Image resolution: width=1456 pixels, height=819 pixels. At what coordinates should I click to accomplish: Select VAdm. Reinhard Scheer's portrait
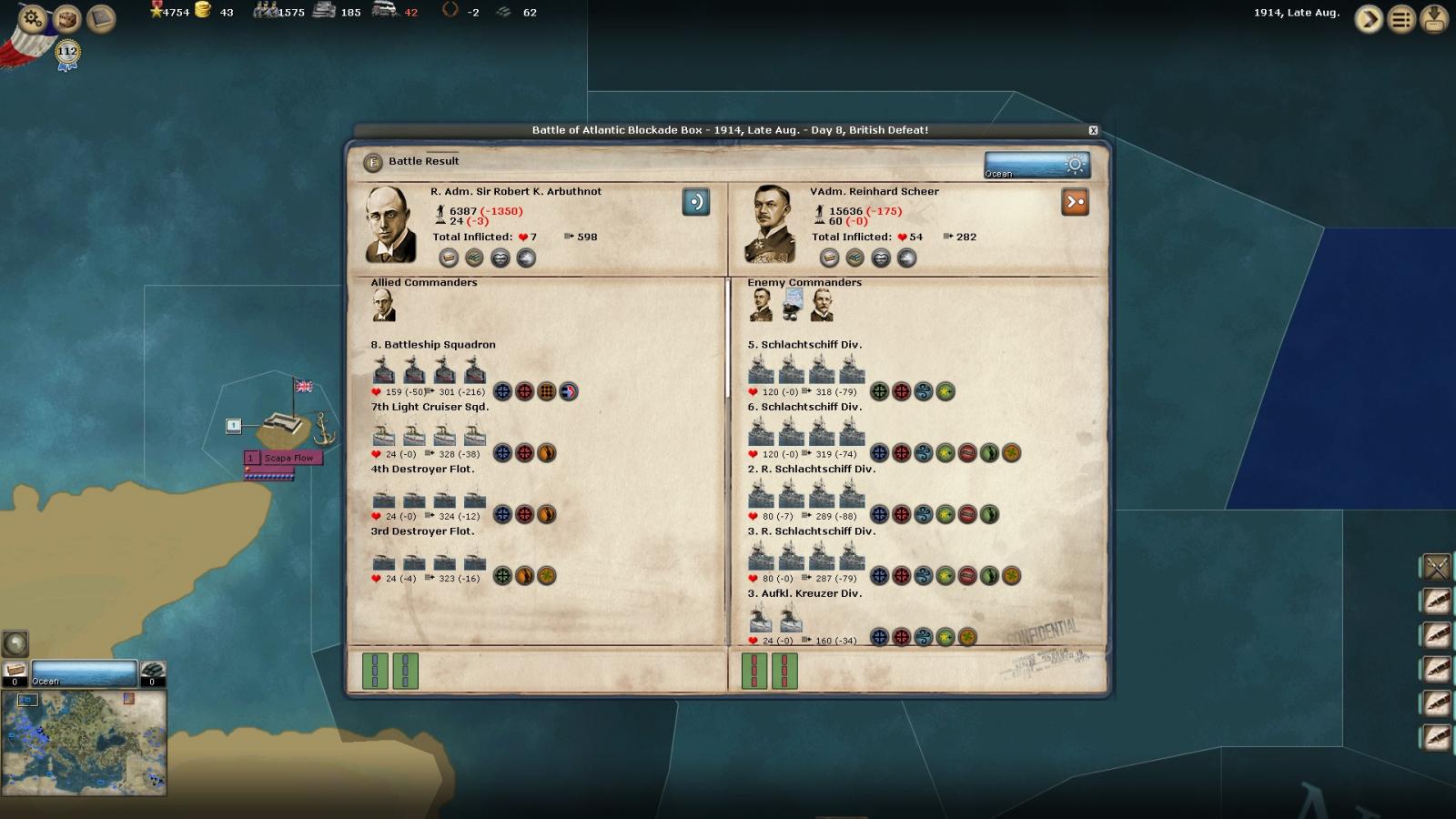point(770,225)
